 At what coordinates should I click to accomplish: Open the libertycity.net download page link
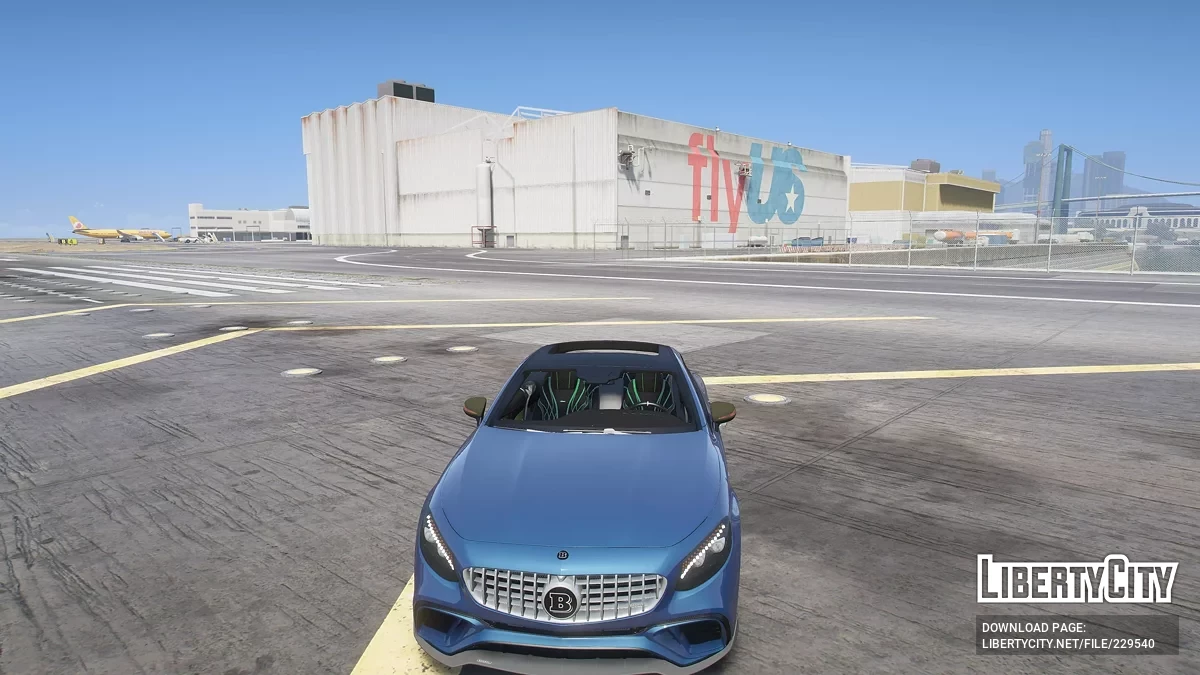coord(1068,644)
